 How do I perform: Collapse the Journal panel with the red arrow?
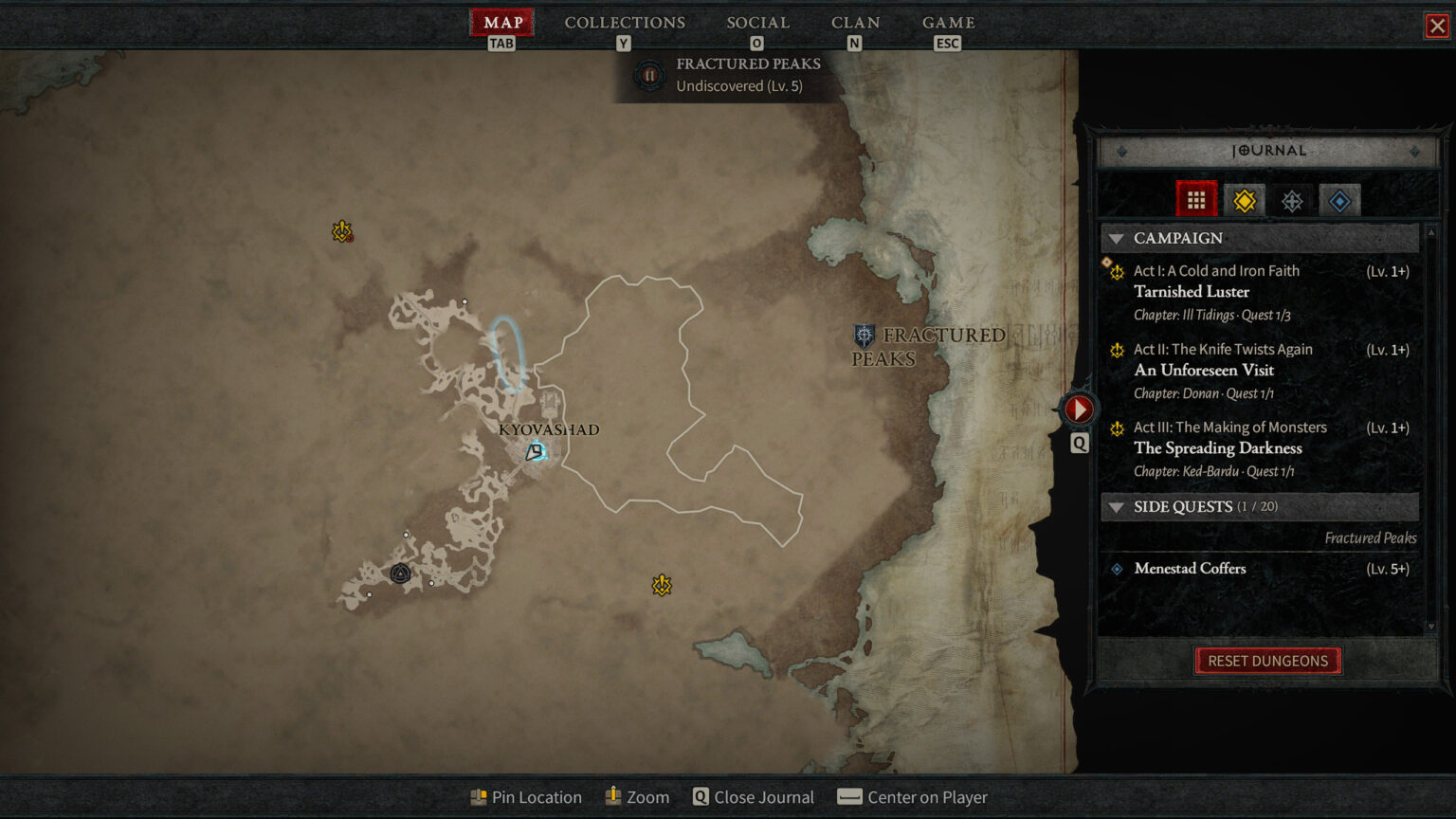[1080, 409]
